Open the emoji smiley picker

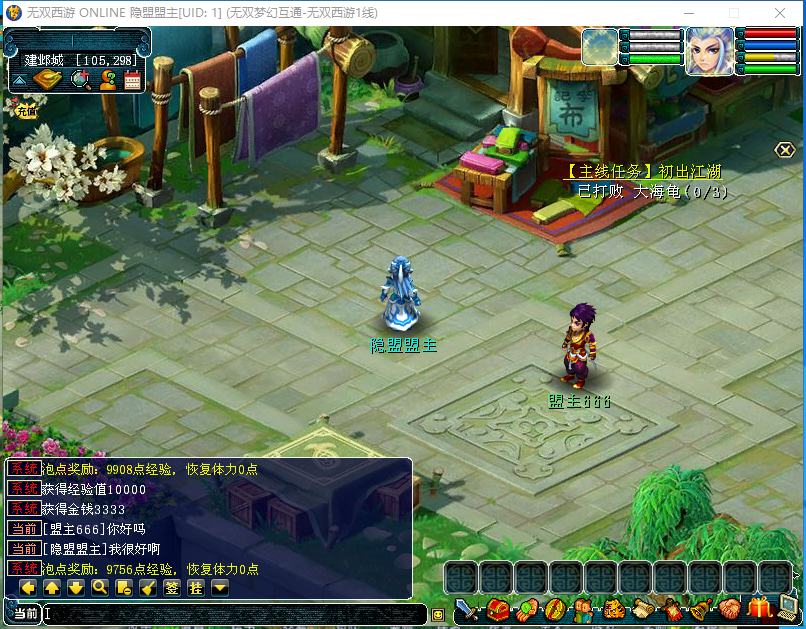coord(437,614)
